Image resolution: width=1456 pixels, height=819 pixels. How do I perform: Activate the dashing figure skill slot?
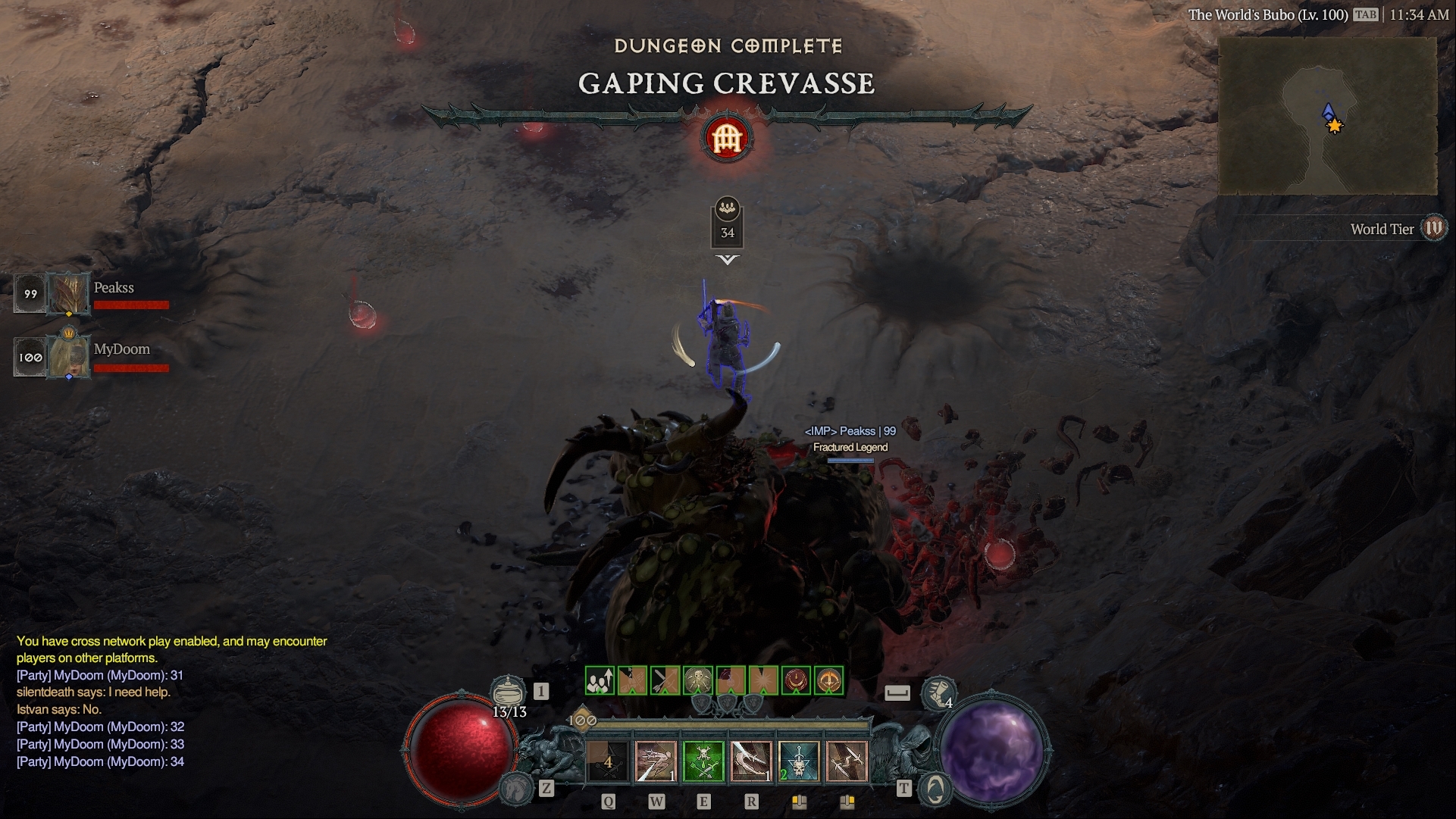point(656,761)
